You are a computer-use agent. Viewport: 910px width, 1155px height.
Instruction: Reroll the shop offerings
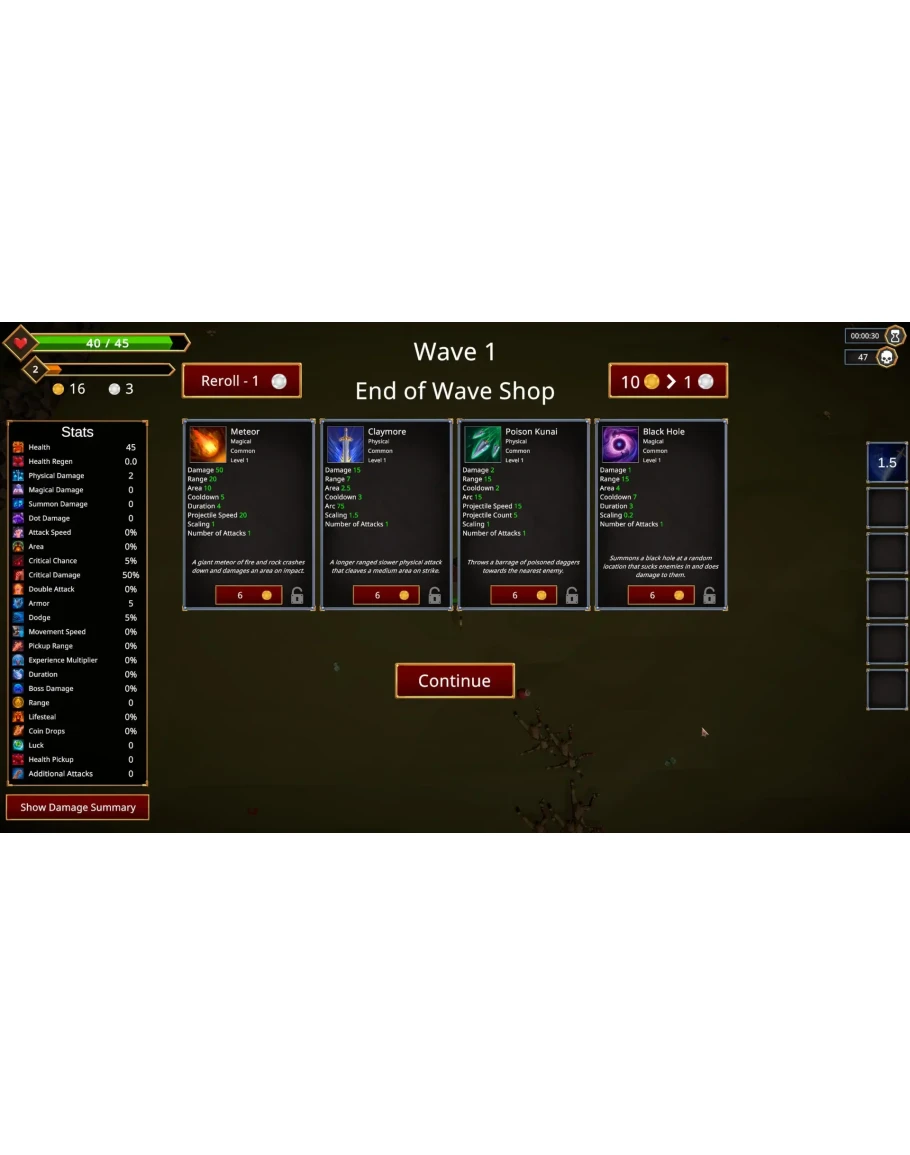241,381
